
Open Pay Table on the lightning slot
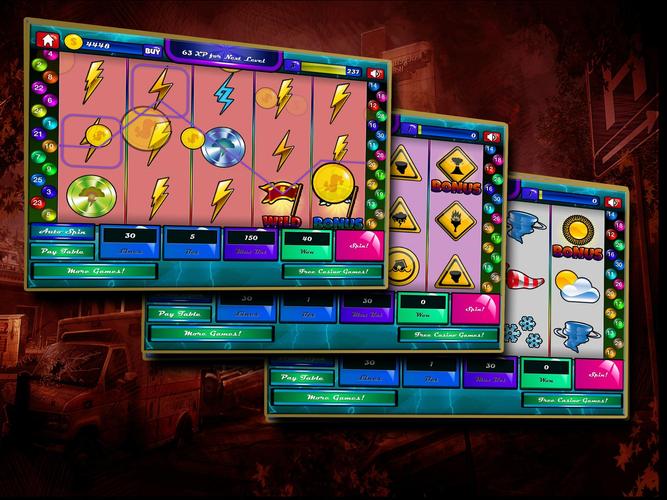click(x=62, y=250)
